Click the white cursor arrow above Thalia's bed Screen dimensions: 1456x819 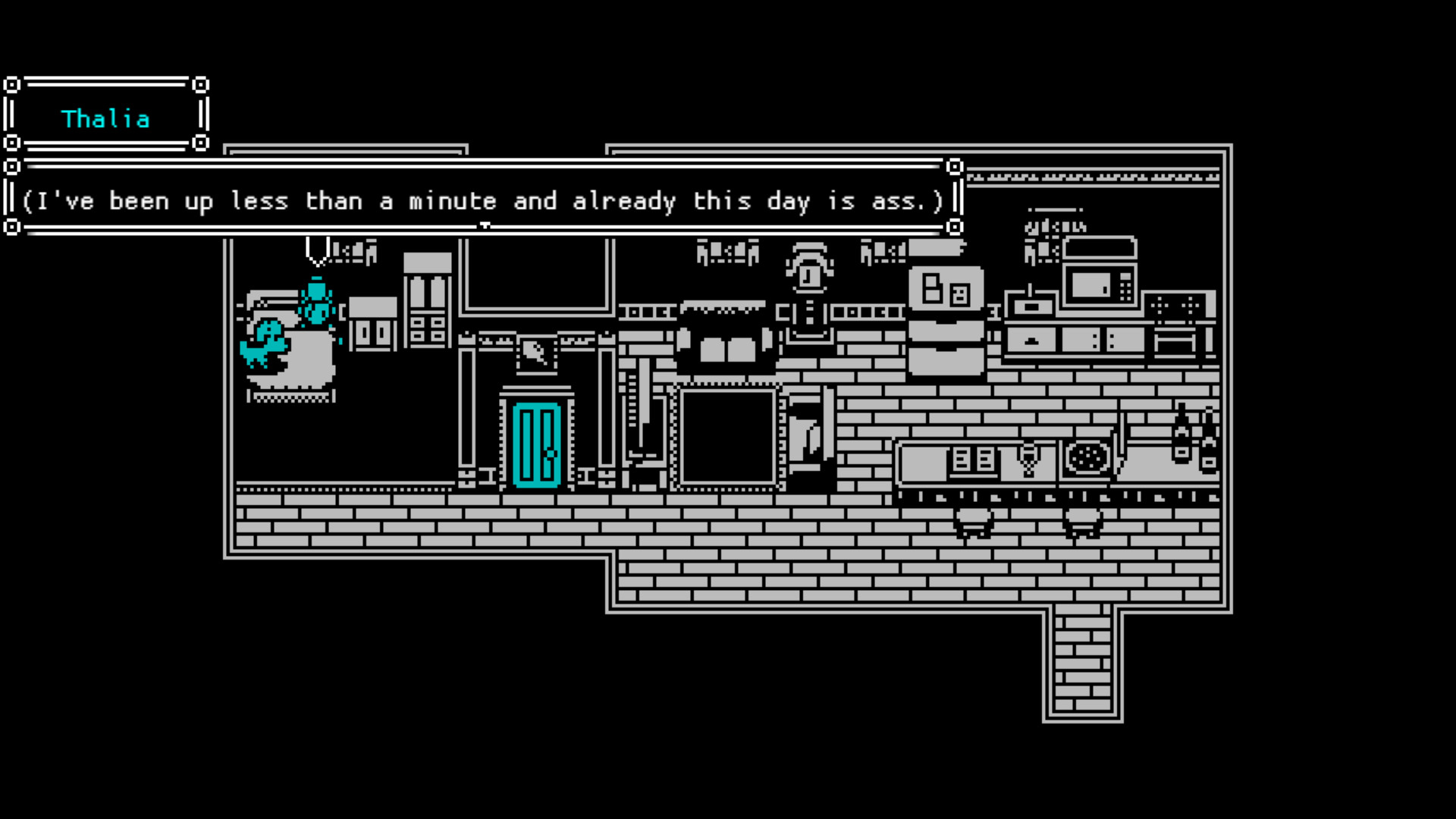[x=317, y=250]
